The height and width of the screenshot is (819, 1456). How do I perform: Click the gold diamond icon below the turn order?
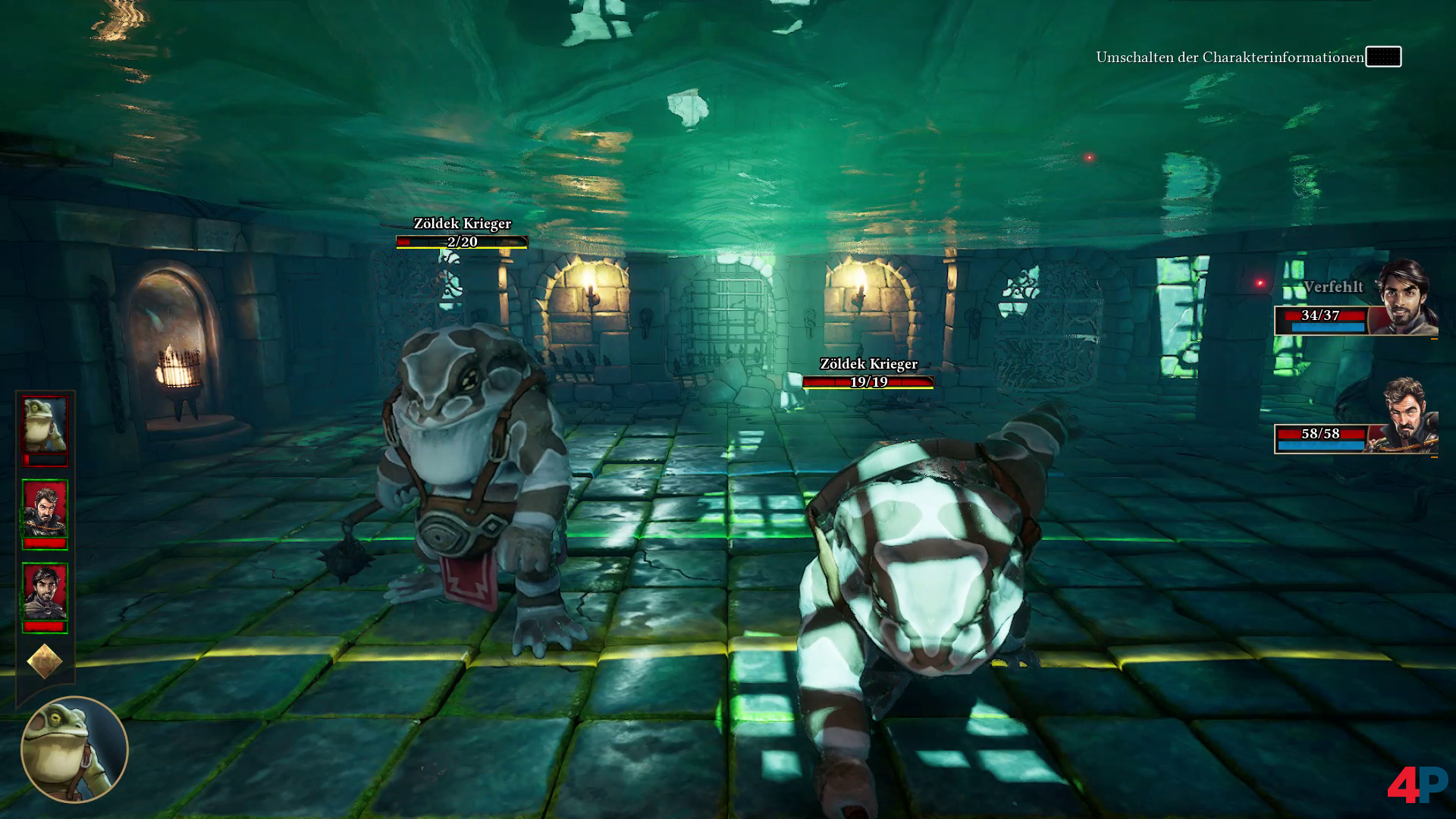tap(45, 661)
